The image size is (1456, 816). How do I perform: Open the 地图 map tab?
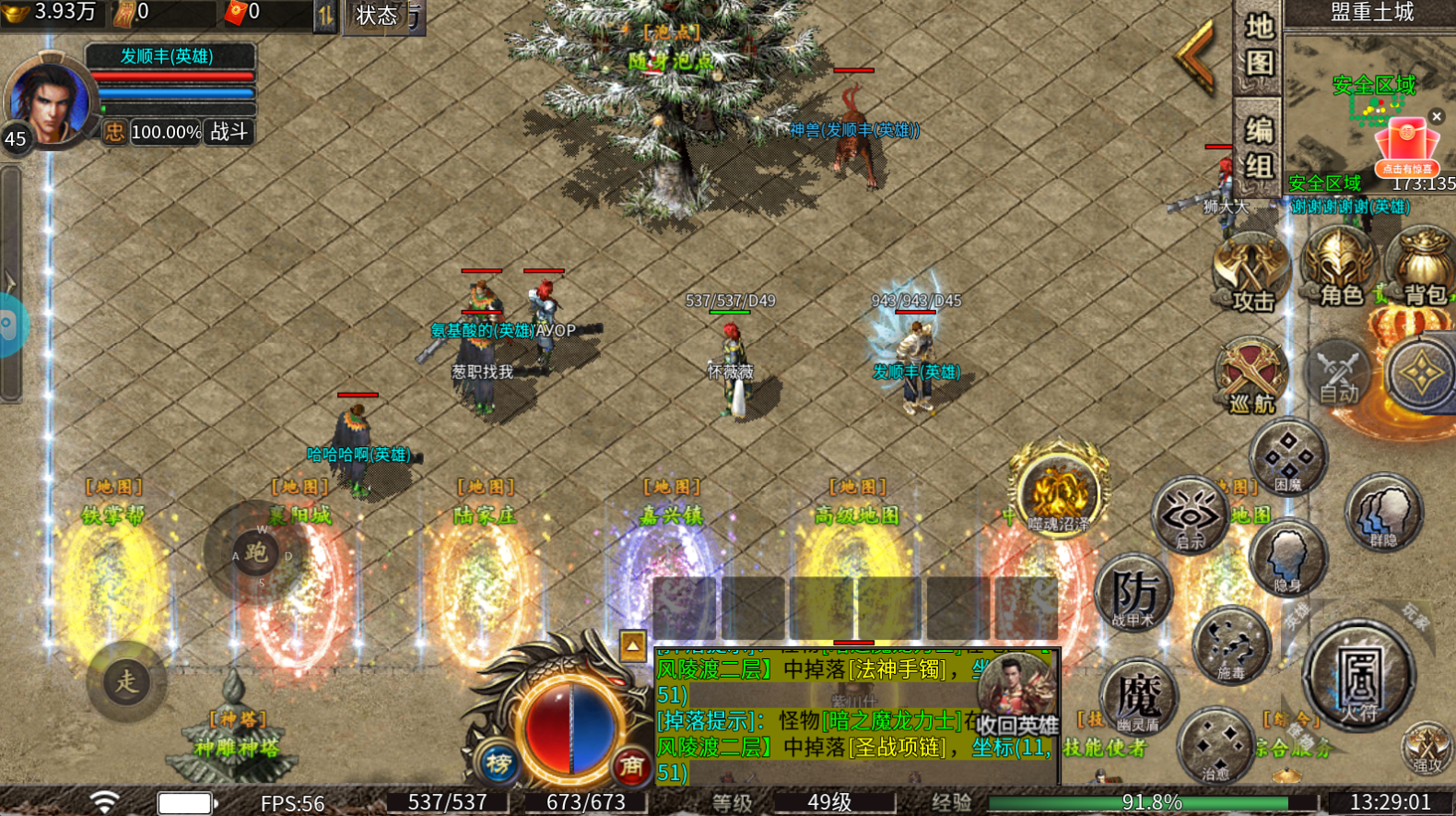pyautogui.click(x=1259, y=46)
